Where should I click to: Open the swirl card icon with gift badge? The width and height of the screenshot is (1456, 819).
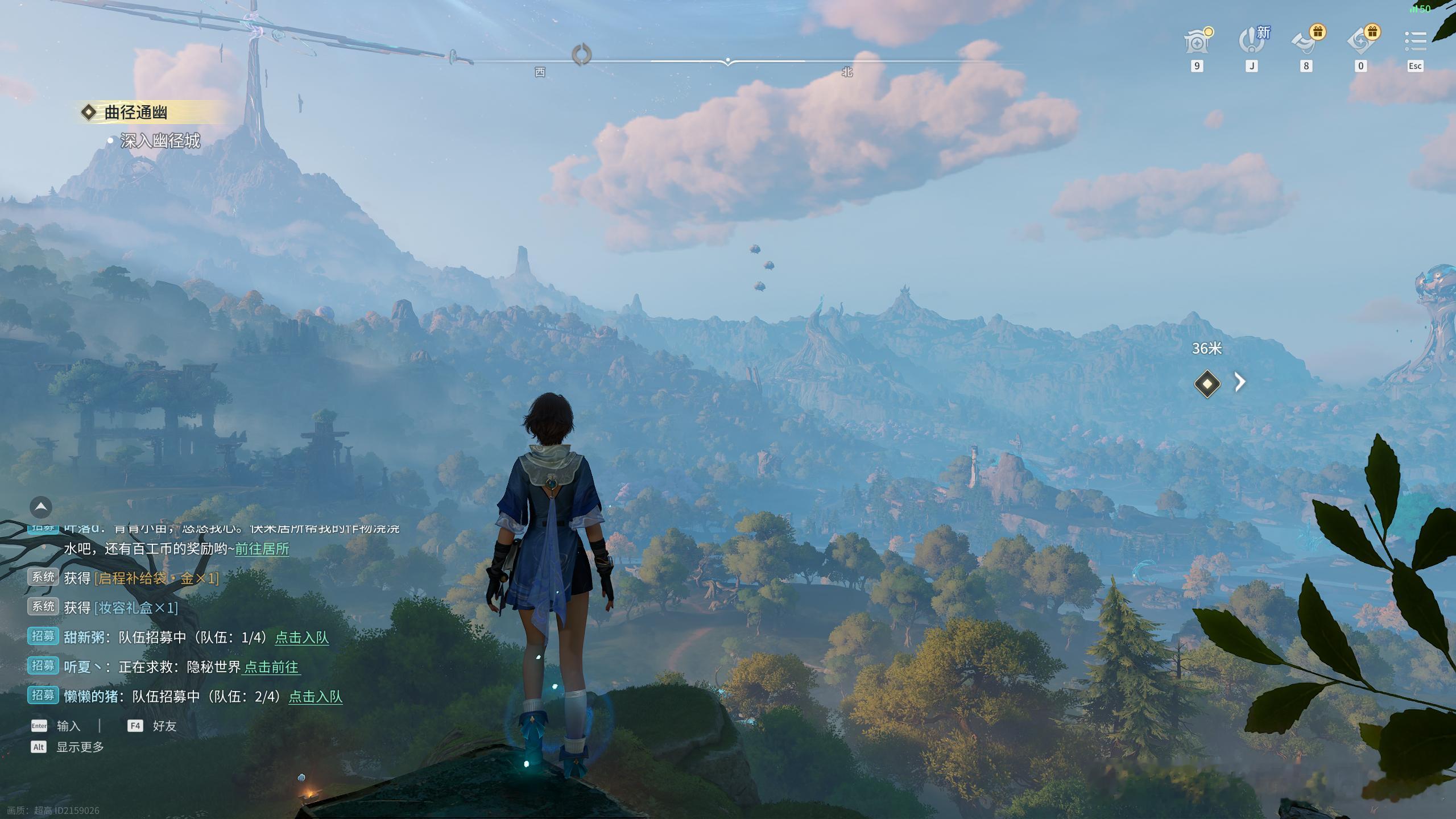(x=1361, y=42)
